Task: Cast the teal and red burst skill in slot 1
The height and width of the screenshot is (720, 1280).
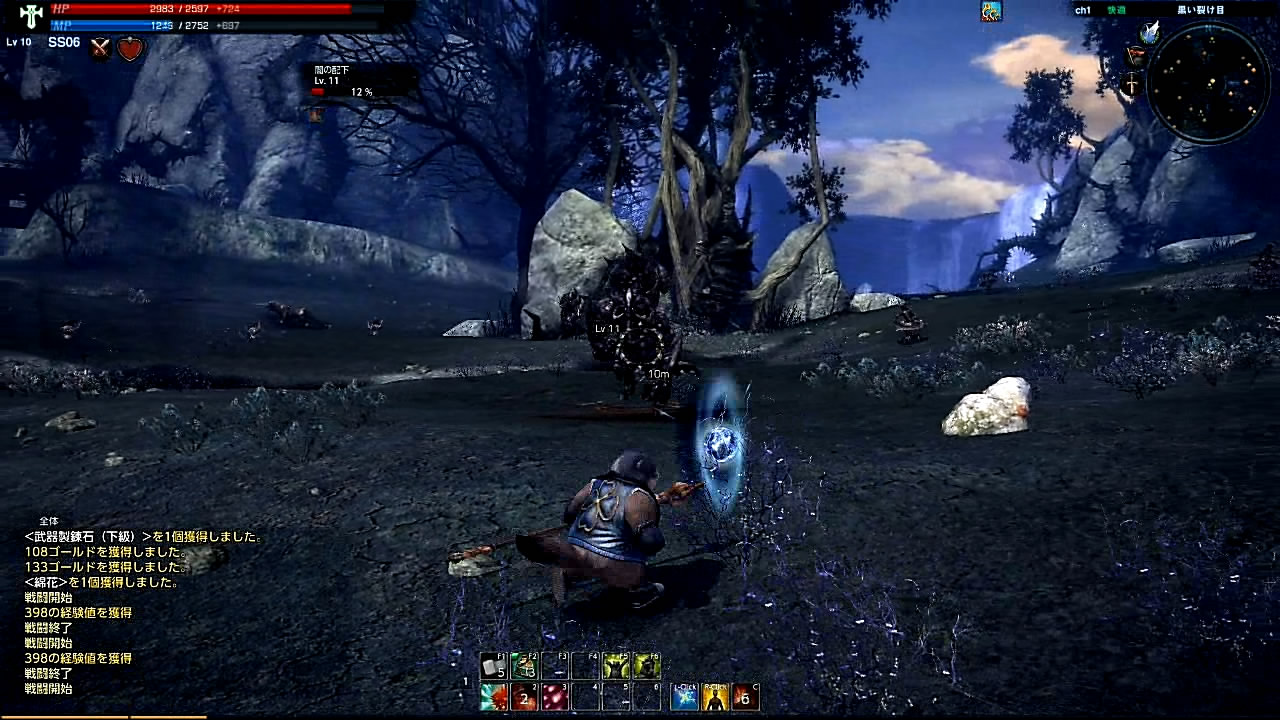Action: pos(493,697)
